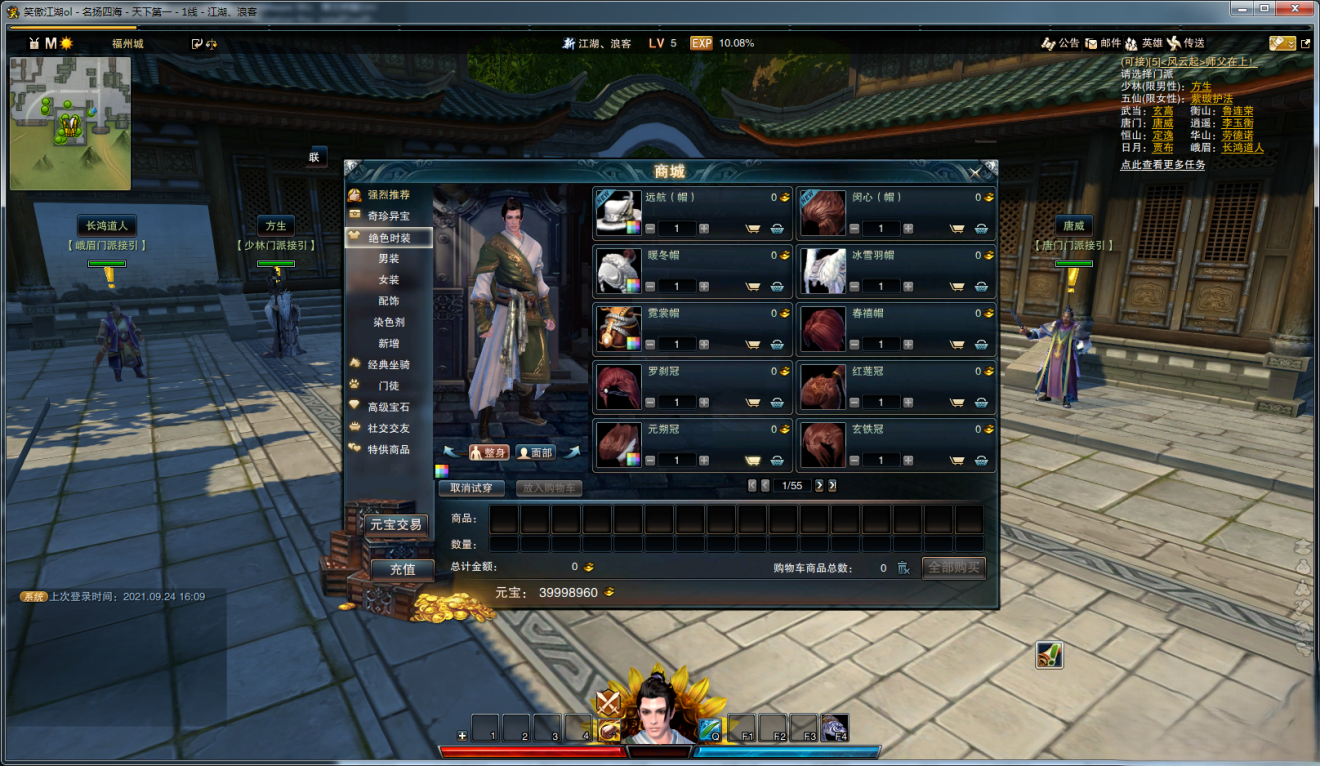Open the 公告 announcements

tap(1060, 43)
